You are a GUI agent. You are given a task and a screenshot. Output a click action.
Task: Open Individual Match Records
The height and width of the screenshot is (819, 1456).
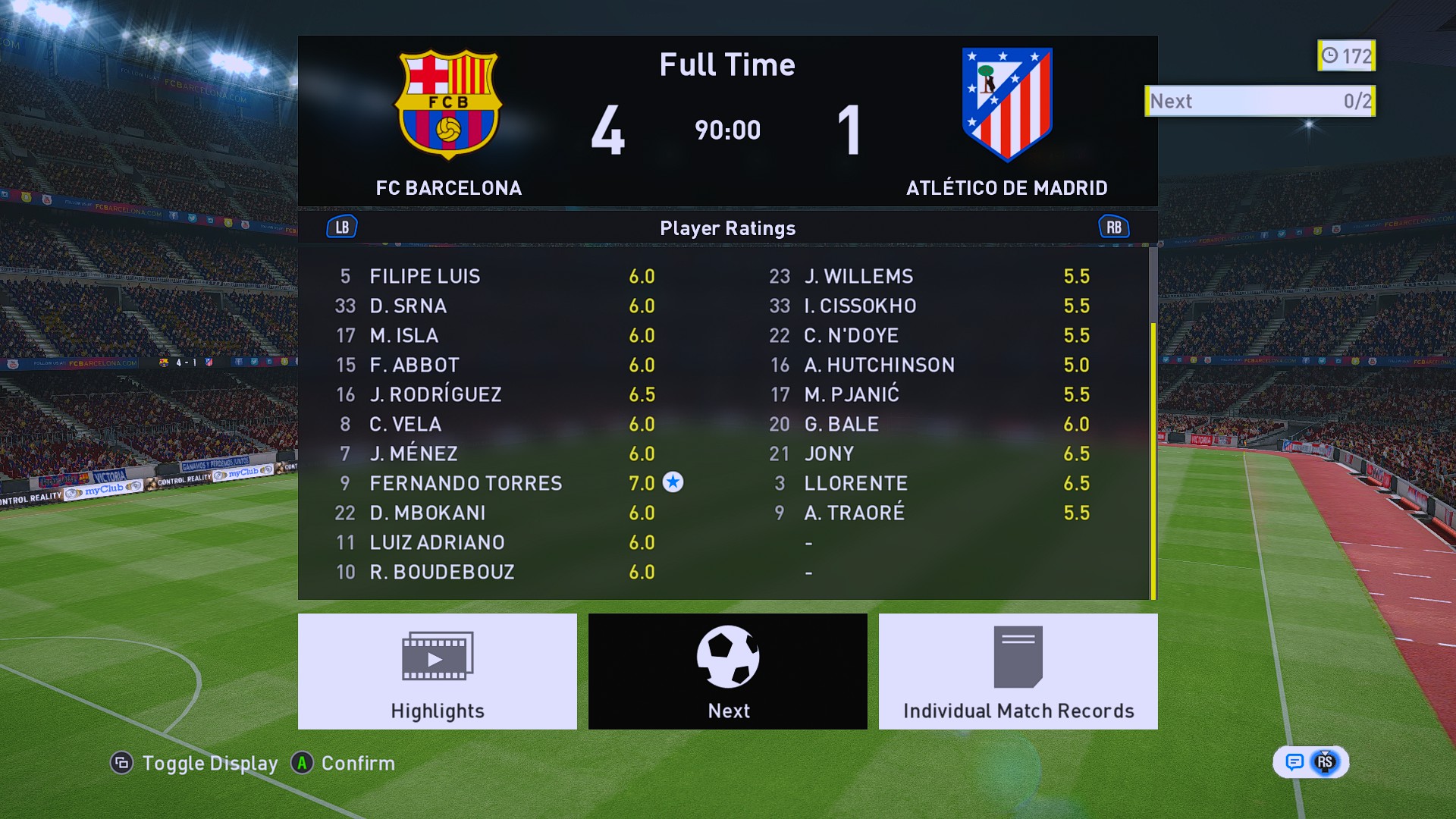pyautogui.click(x=1018, y=671)
